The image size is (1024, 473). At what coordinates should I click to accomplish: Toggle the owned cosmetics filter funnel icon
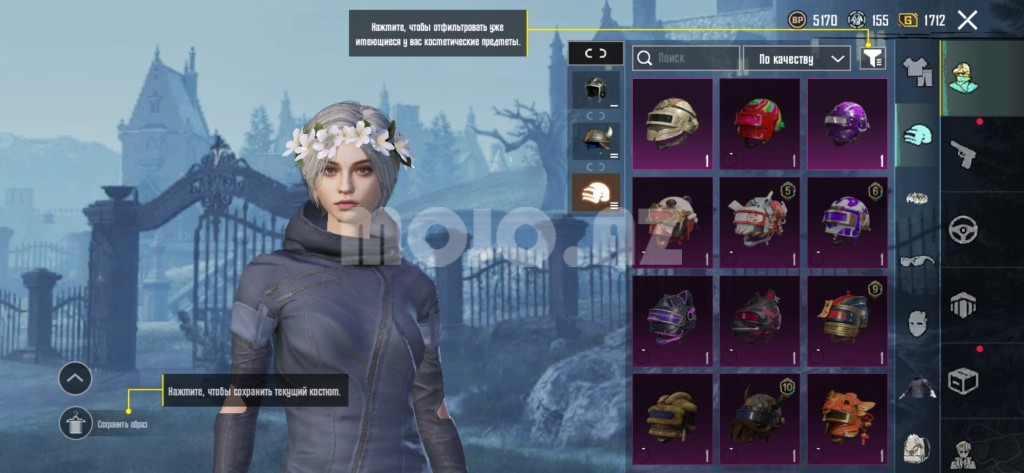(x=873, y=59)
